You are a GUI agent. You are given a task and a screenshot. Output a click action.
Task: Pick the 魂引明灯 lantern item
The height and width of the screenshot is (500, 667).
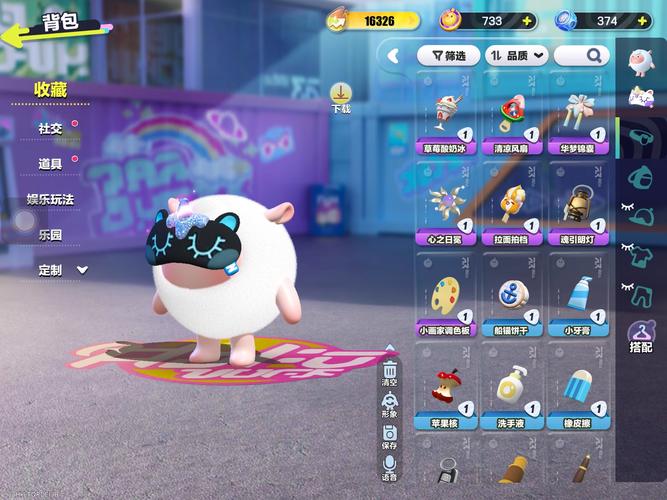pyautogui.click(x=578, y=210)
